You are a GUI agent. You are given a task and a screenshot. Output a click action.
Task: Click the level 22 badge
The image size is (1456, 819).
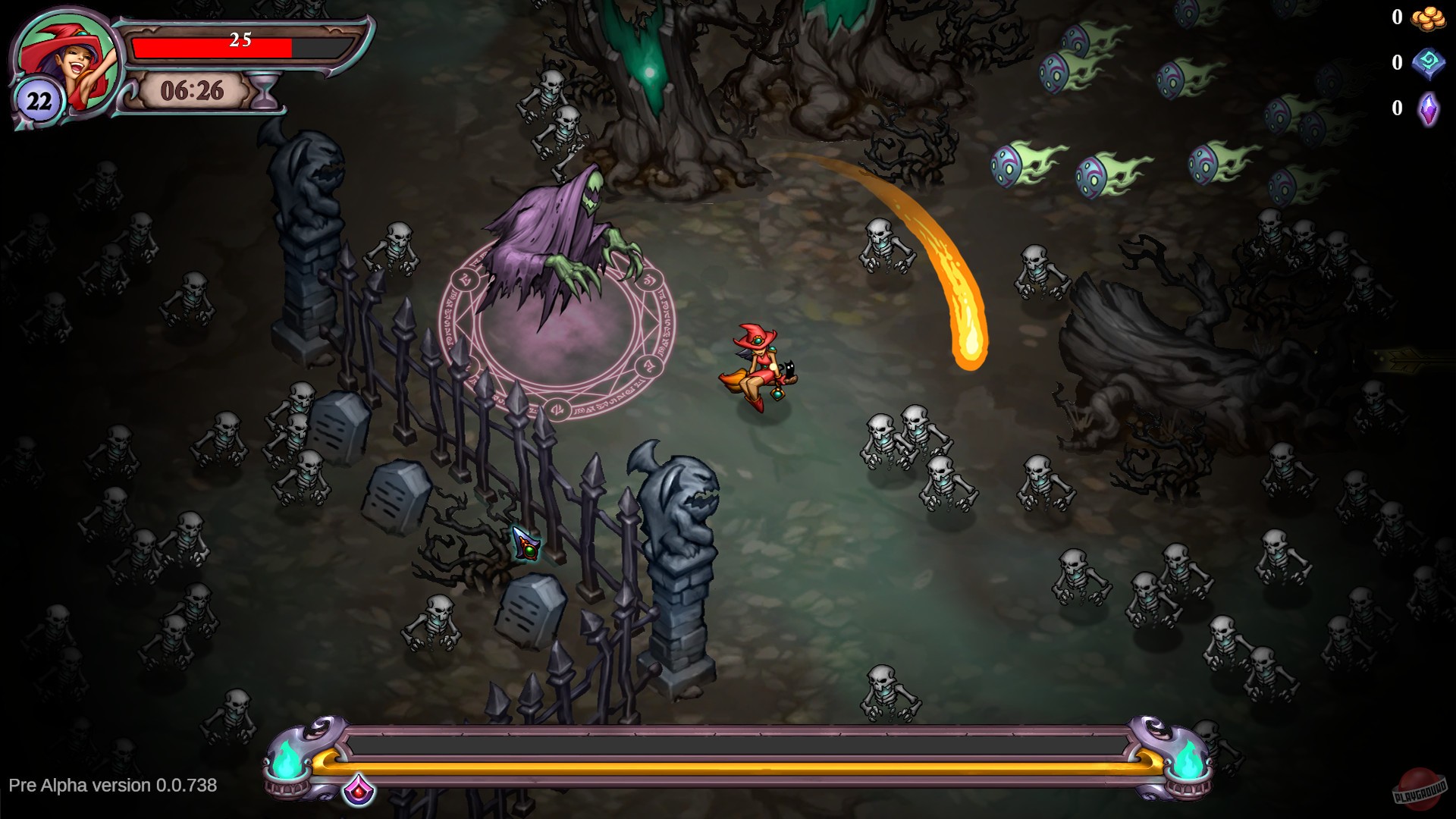coord(39,99)
